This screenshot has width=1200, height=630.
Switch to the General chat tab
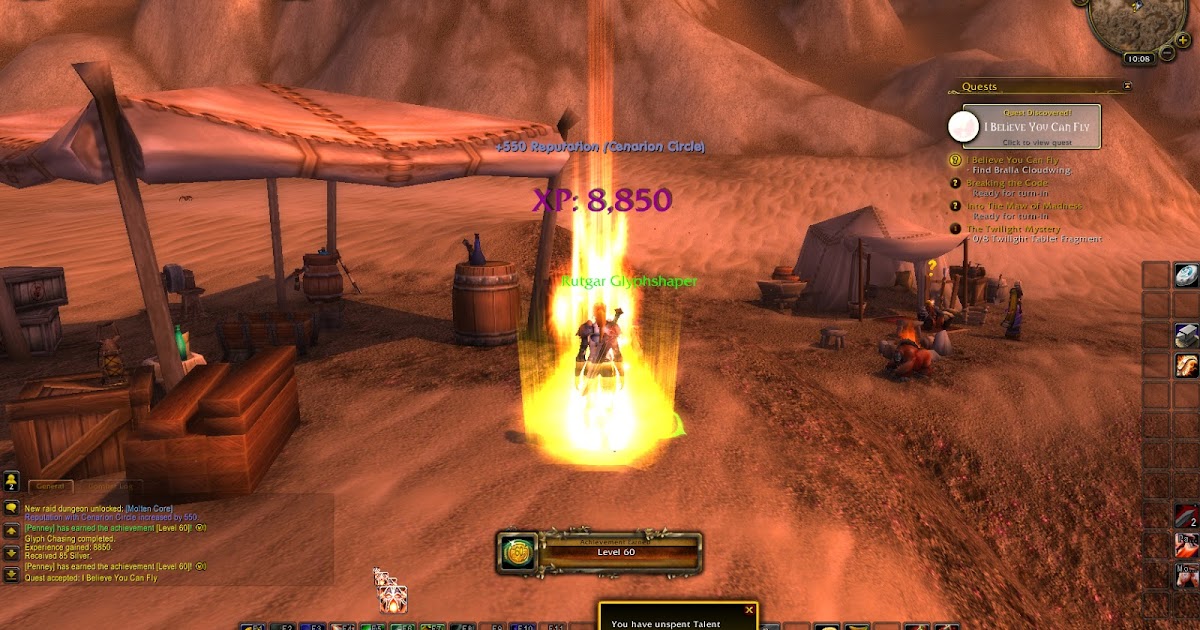click(x=49, y=486)
